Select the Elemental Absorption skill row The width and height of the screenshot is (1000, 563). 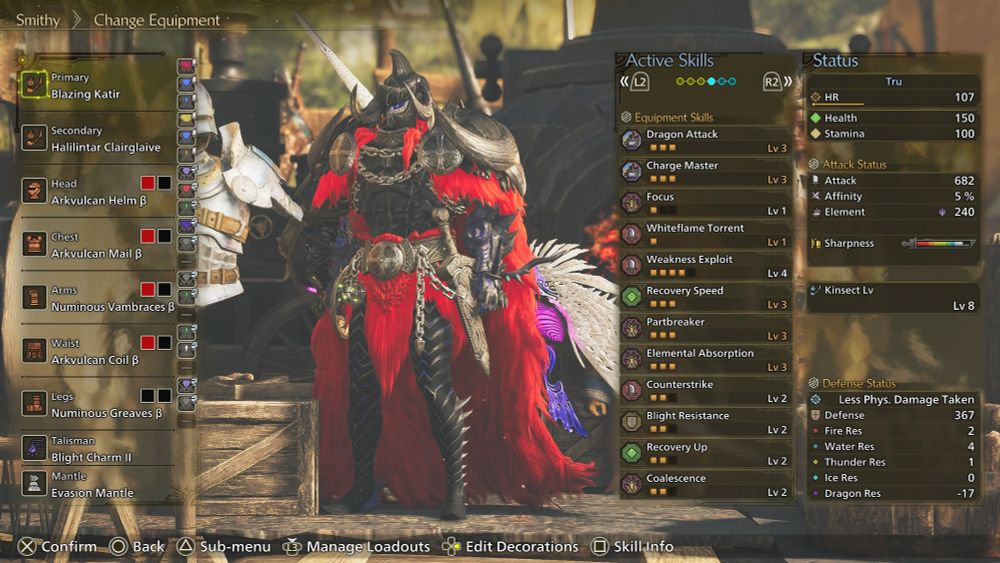click(705, 359)
